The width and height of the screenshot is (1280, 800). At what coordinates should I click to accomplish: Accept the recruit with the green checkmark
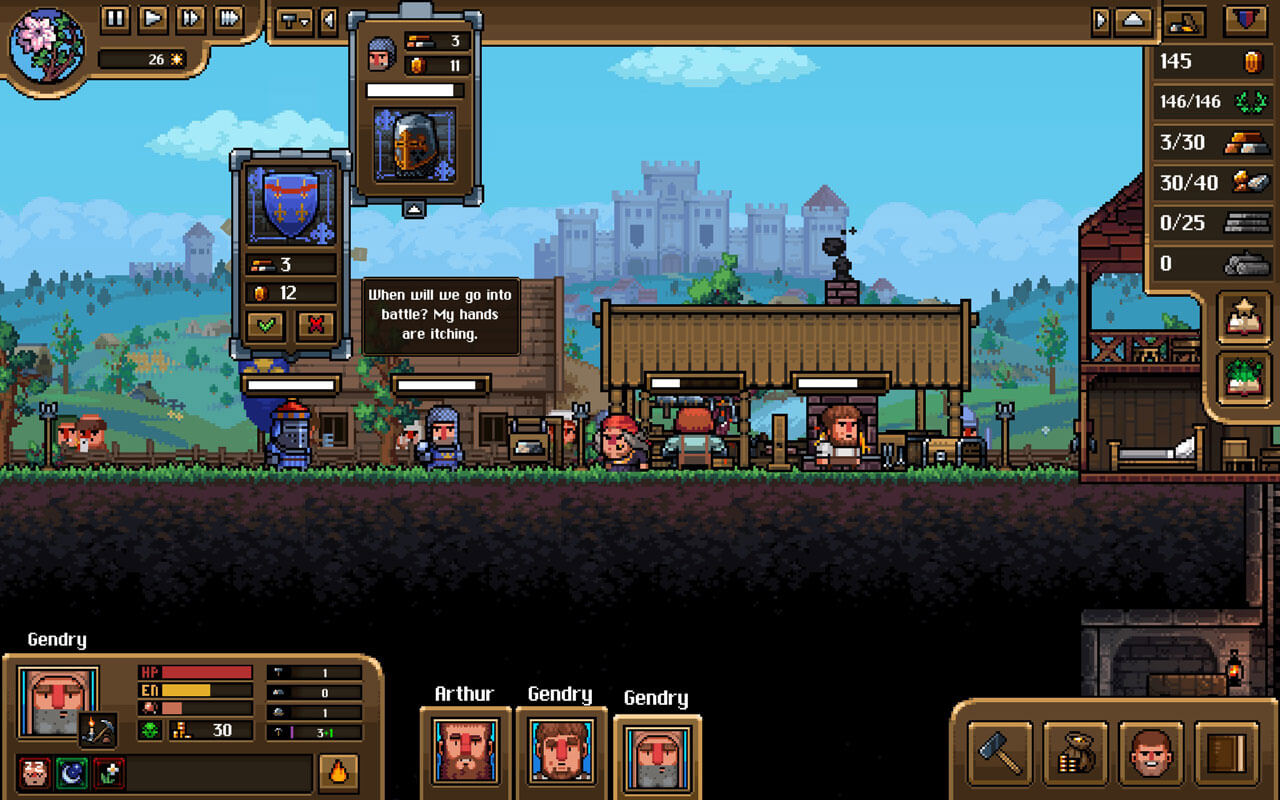(266, 327)
